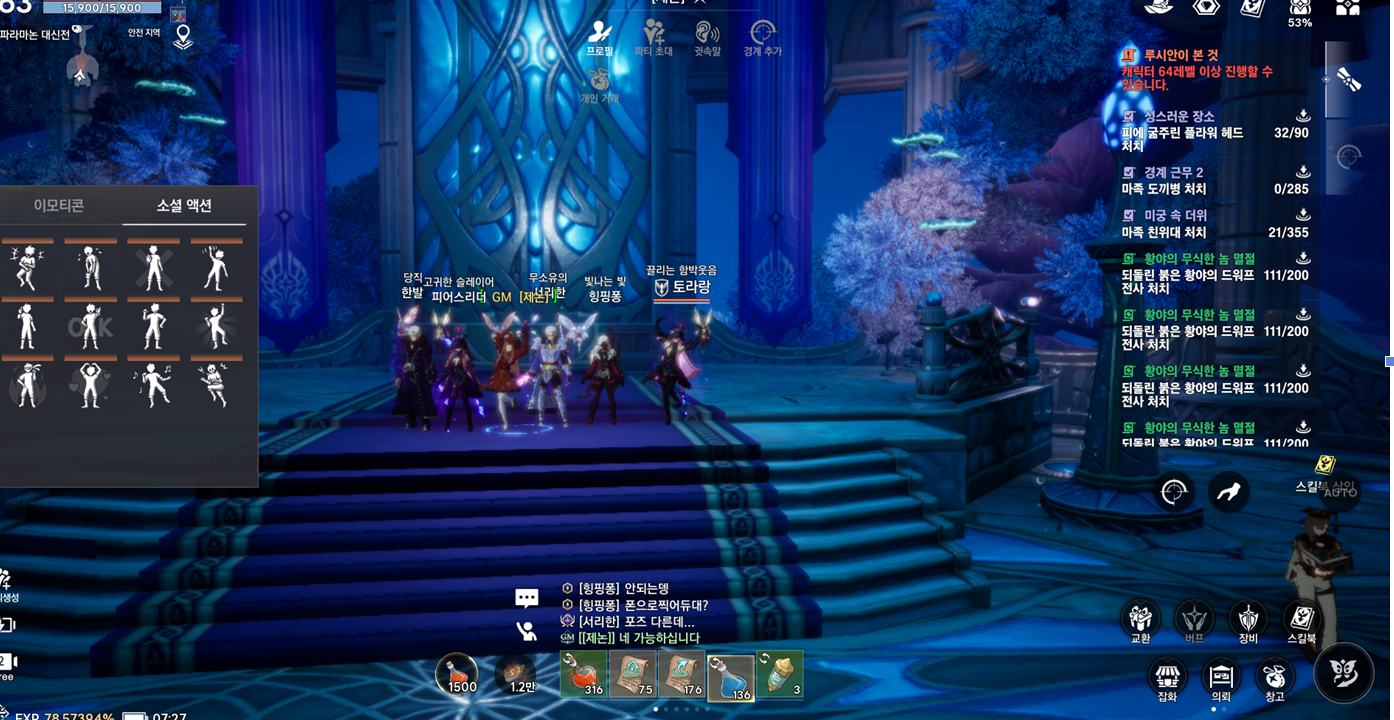Send a 귓속말 whisper

point(707,37)
